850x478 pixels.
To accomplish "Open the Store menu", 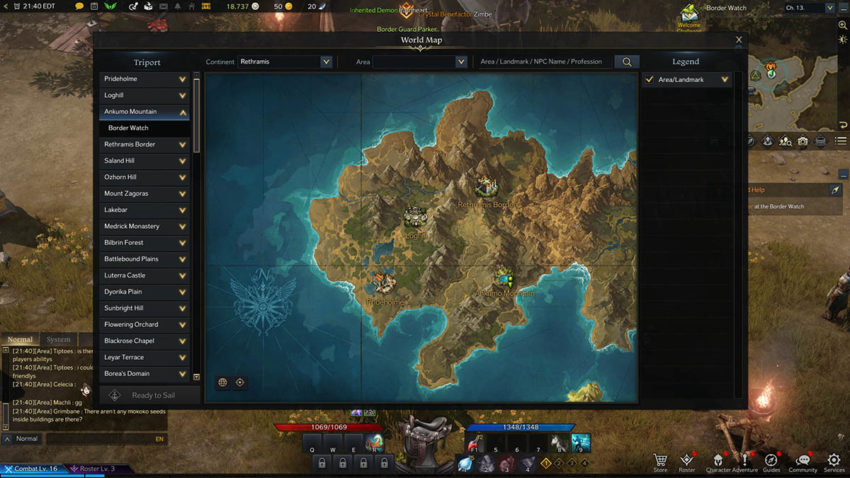I will 660,462.
